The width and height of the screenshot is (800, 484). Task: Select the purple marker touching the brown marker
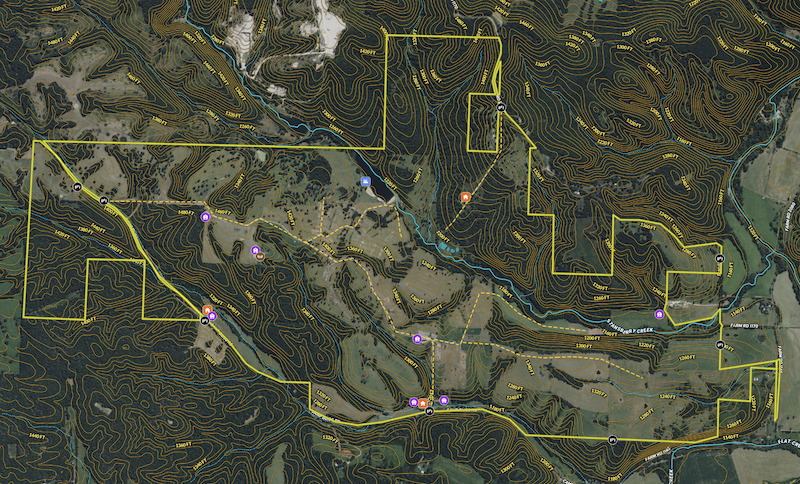click(x=255, y=249)
